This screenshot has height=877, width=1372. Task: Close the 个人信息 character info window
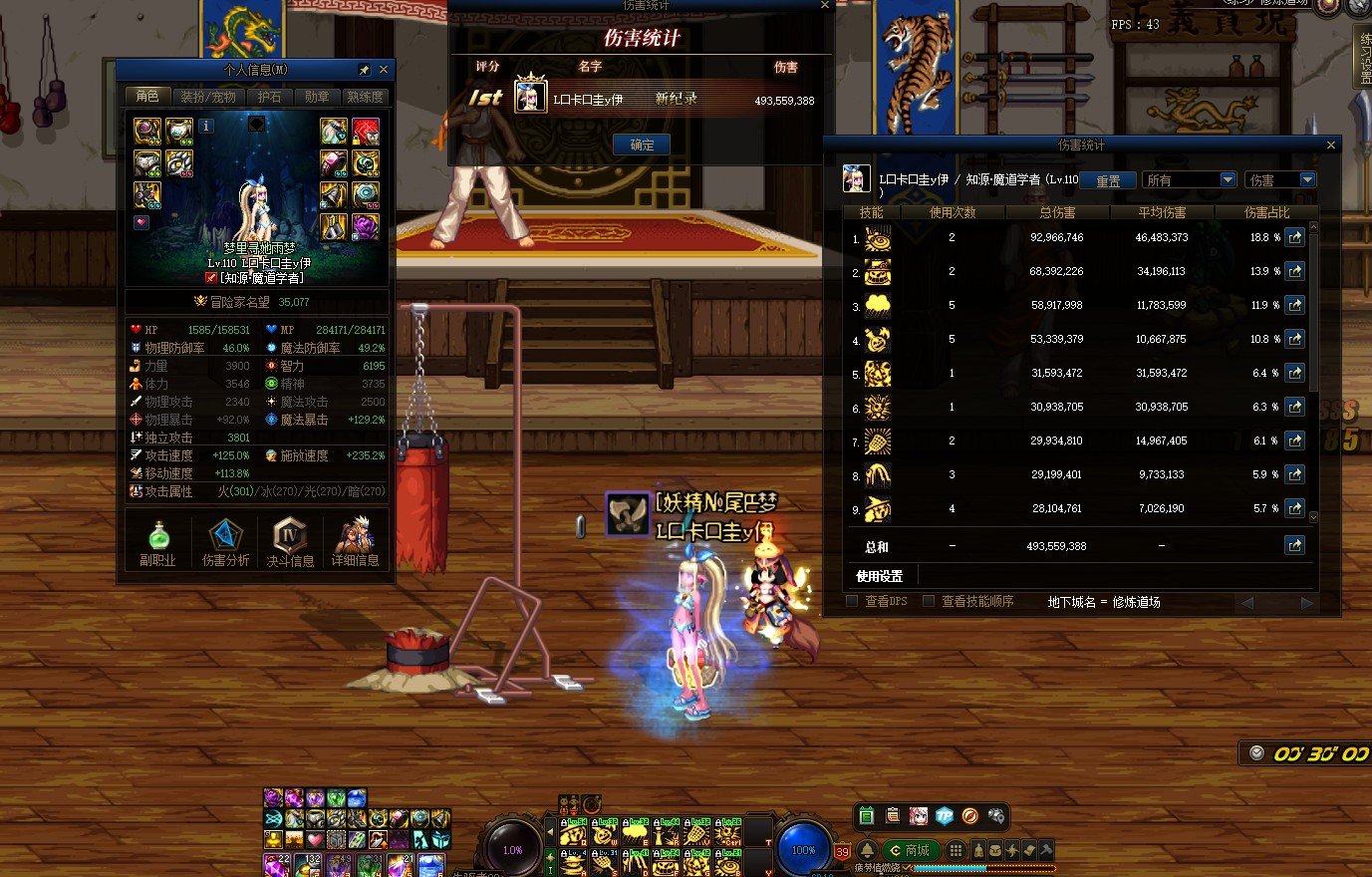point(384,70)
